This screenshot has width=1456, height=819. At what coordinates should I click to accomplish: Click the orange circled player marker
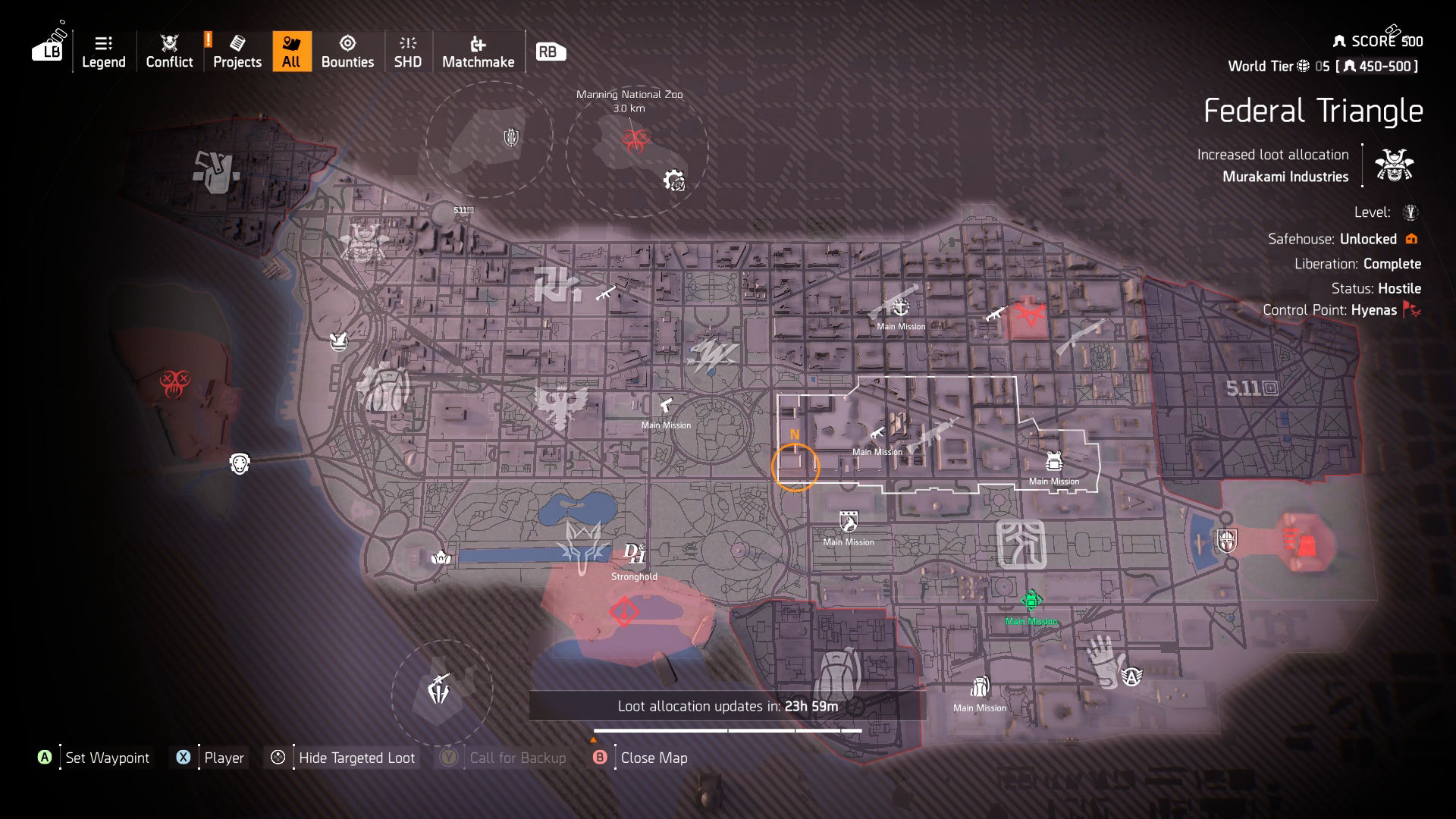click(x=795, y=468)
